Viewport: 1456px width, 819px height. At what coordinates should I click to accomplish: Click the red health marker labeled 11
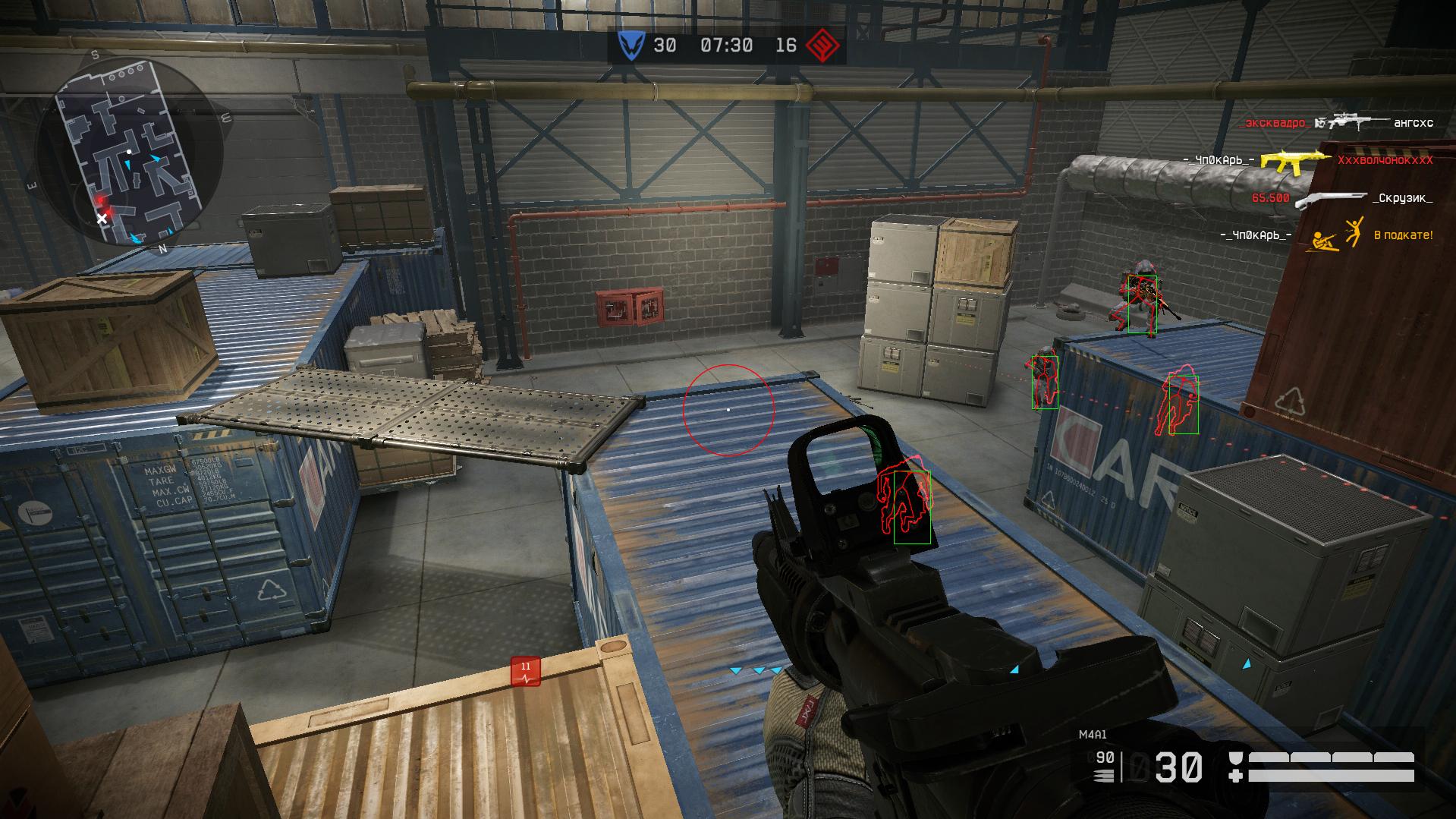(525, 671)
